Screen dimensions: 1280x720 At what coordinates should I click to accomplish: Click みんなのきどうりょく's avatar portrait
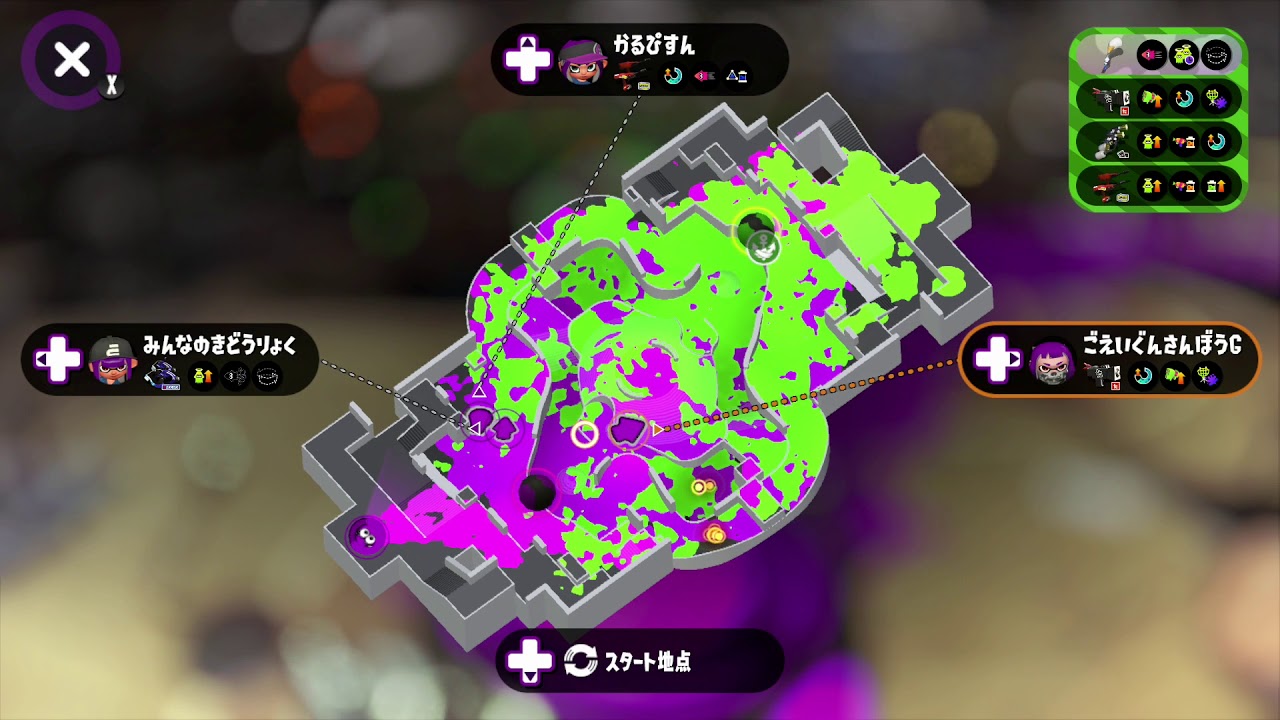pyautogui.click(x=113, y=365)
